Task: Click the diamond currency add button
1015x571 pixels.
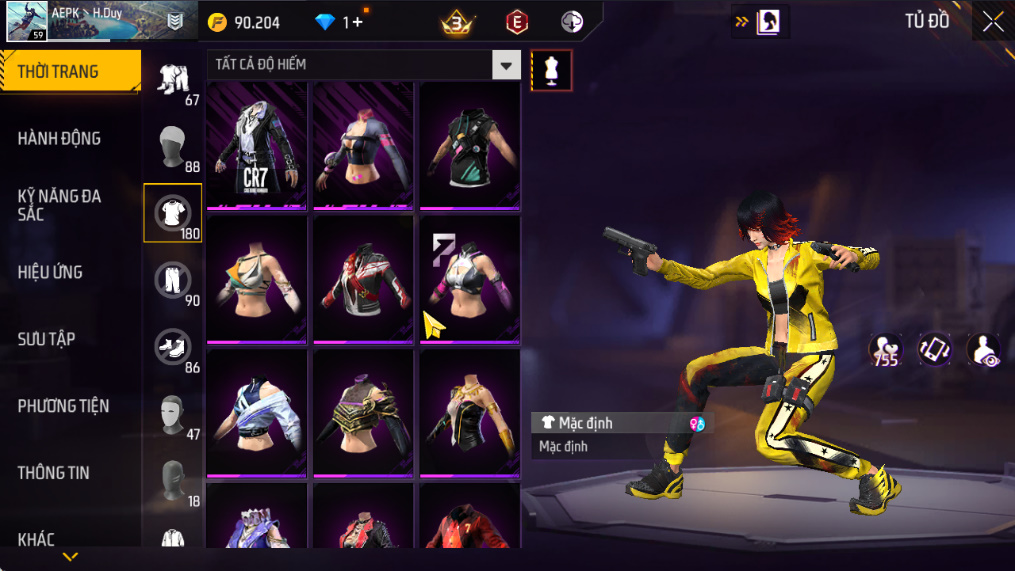Action: tap(358, 22)
